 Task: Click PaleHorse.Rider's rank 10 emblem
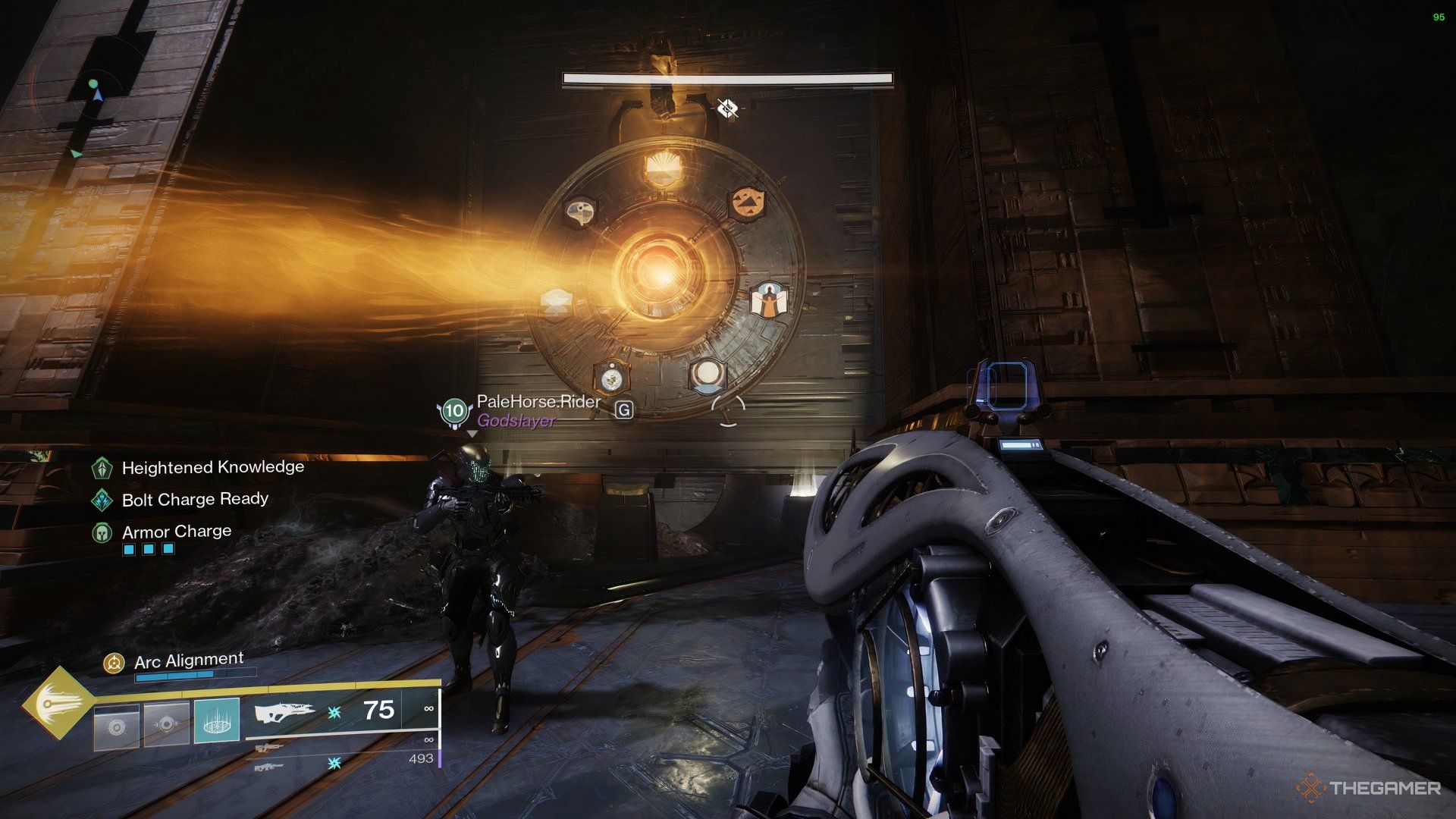pyautogui.click(x=453, y=412)
